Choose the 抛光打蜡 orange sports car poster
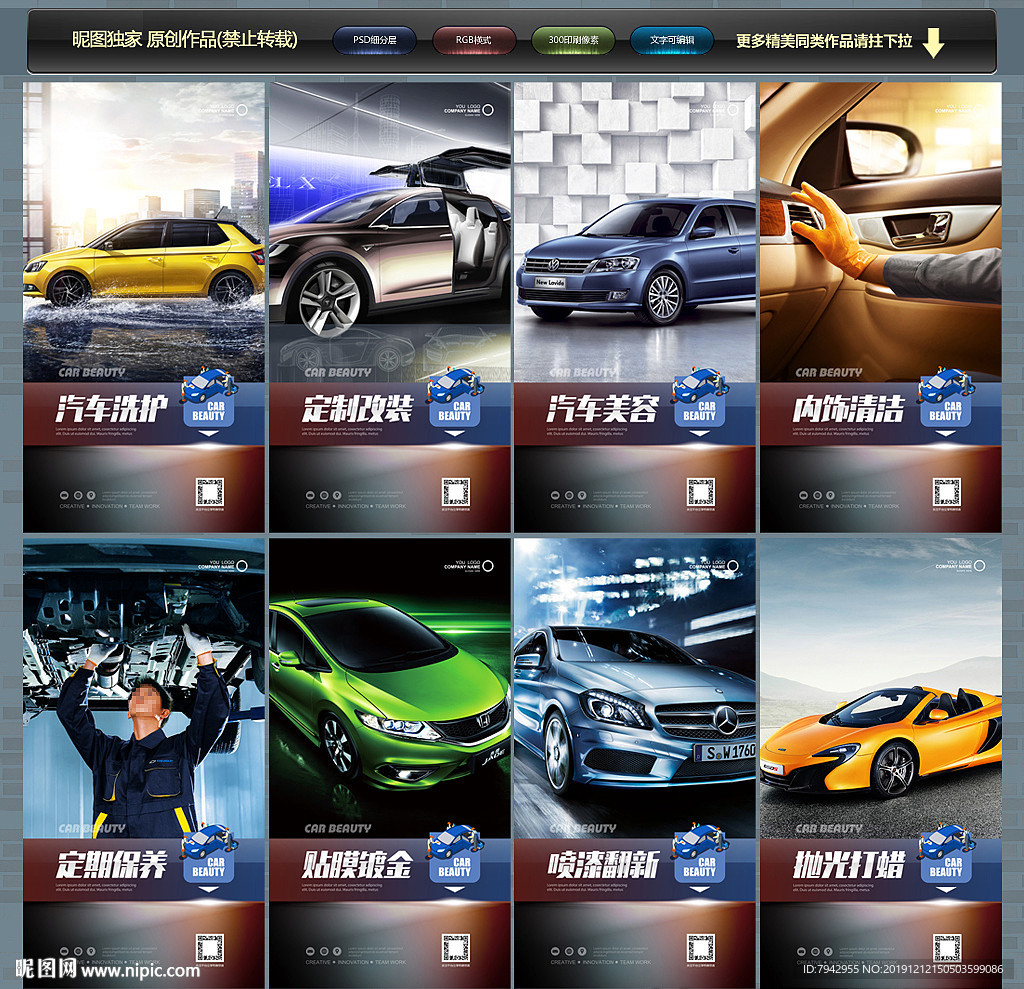Image resolution: width=1024 pixels, height=989 pixels. [881, 760]
